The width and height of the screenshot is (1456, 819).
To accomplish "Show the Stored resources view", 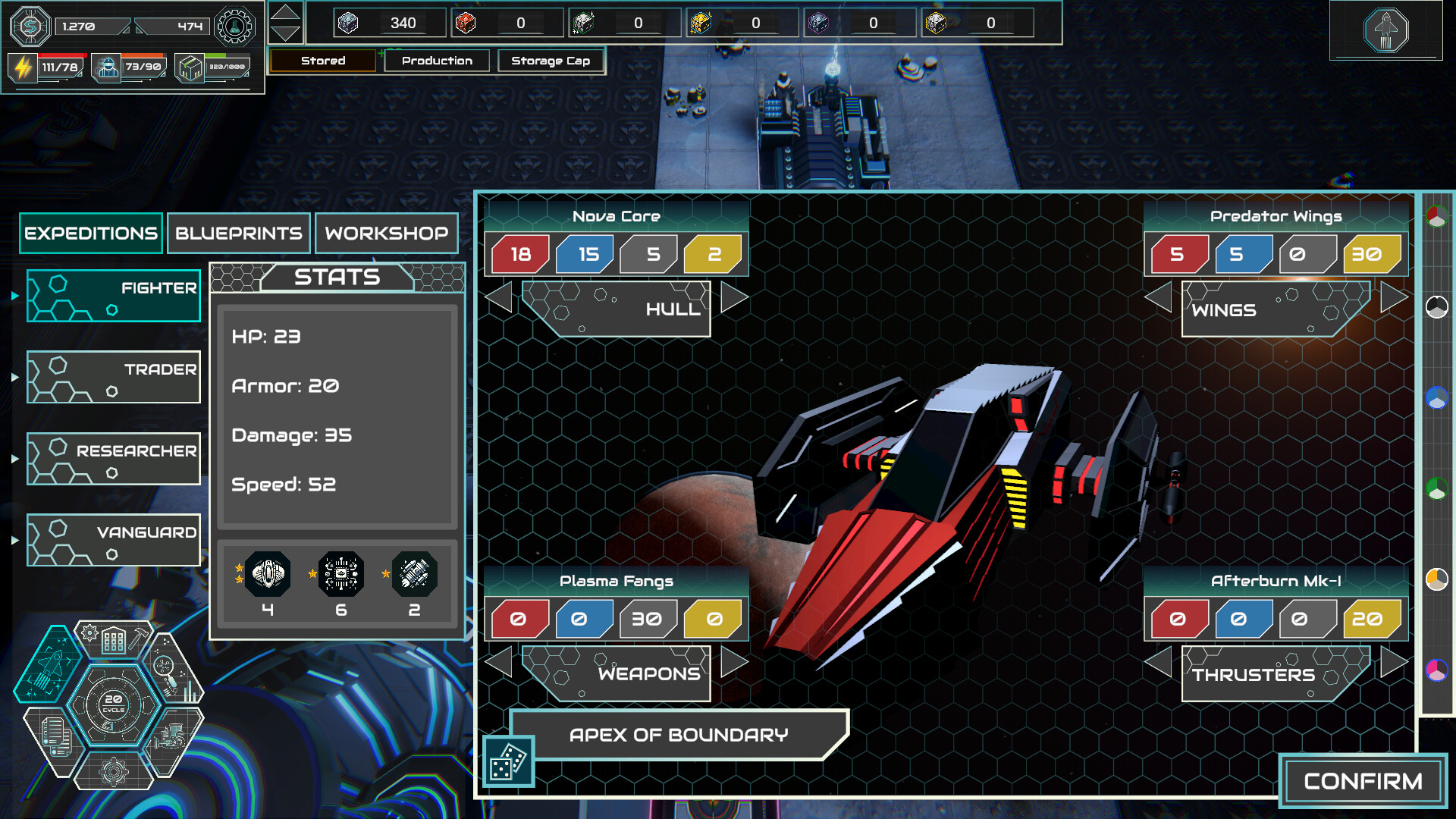I will click(323, 61).
